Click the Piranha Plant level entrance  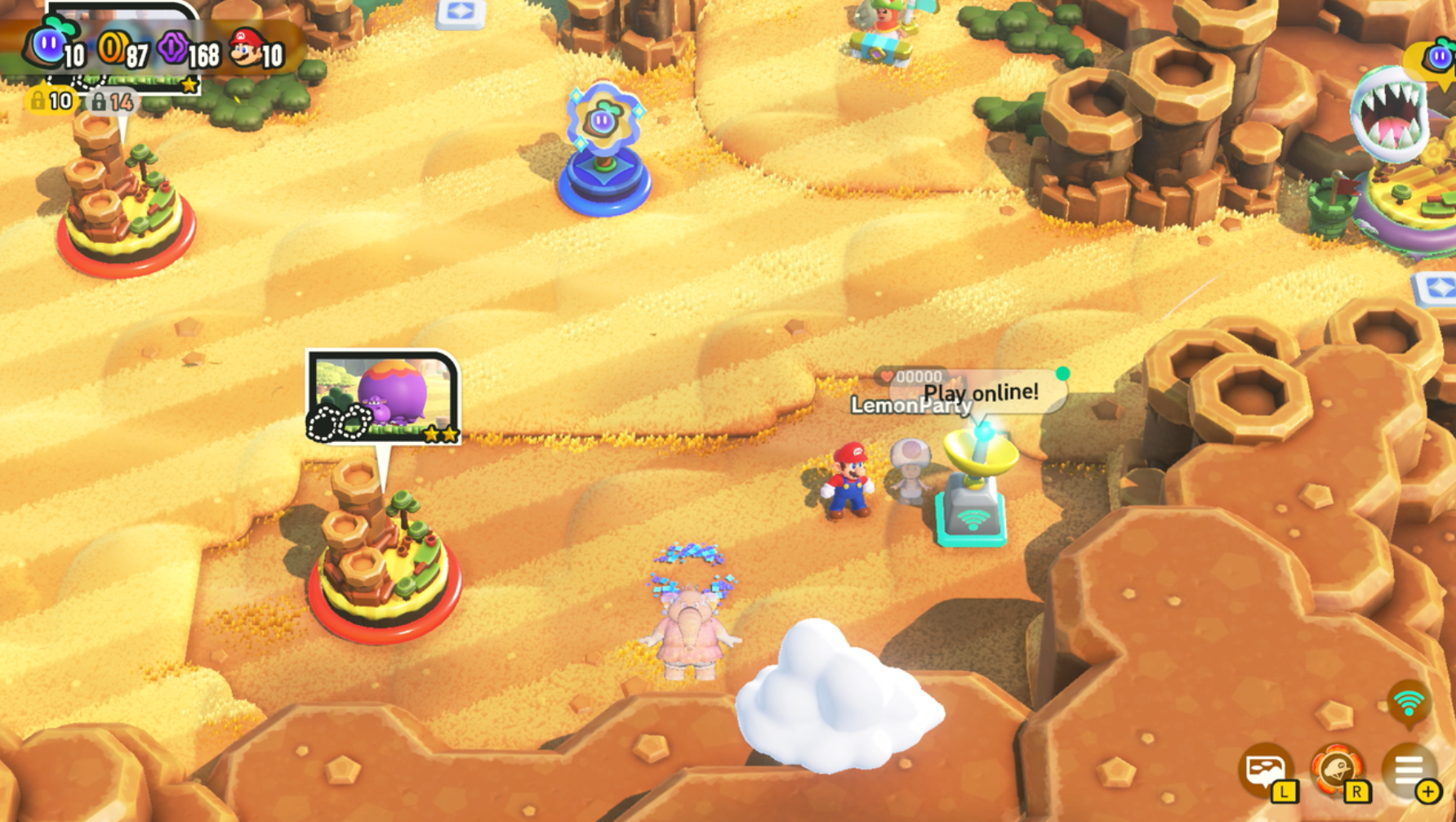point(1388,114)
